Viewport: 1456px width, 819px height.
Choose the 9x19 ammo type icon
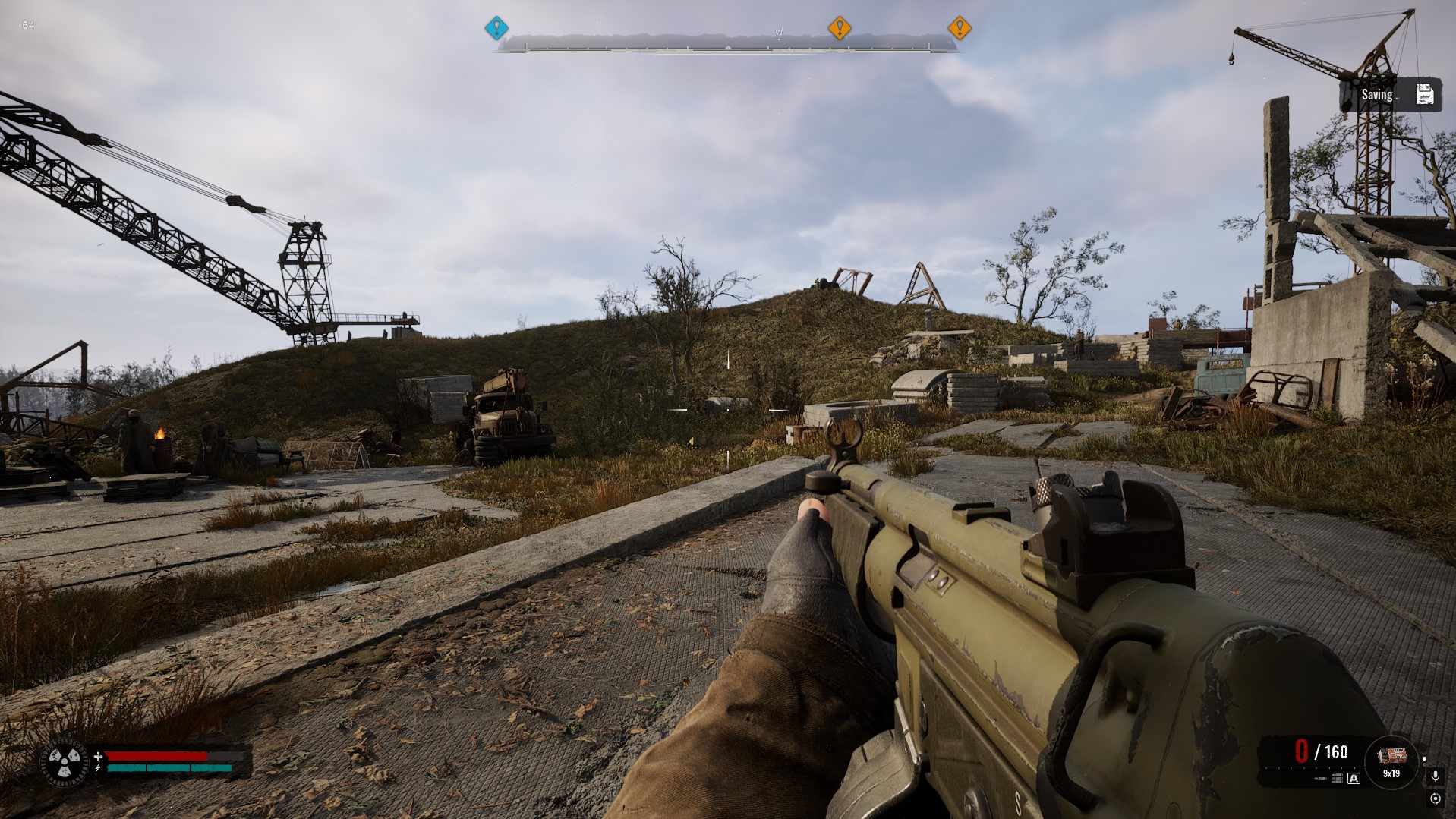point(1391,756)
